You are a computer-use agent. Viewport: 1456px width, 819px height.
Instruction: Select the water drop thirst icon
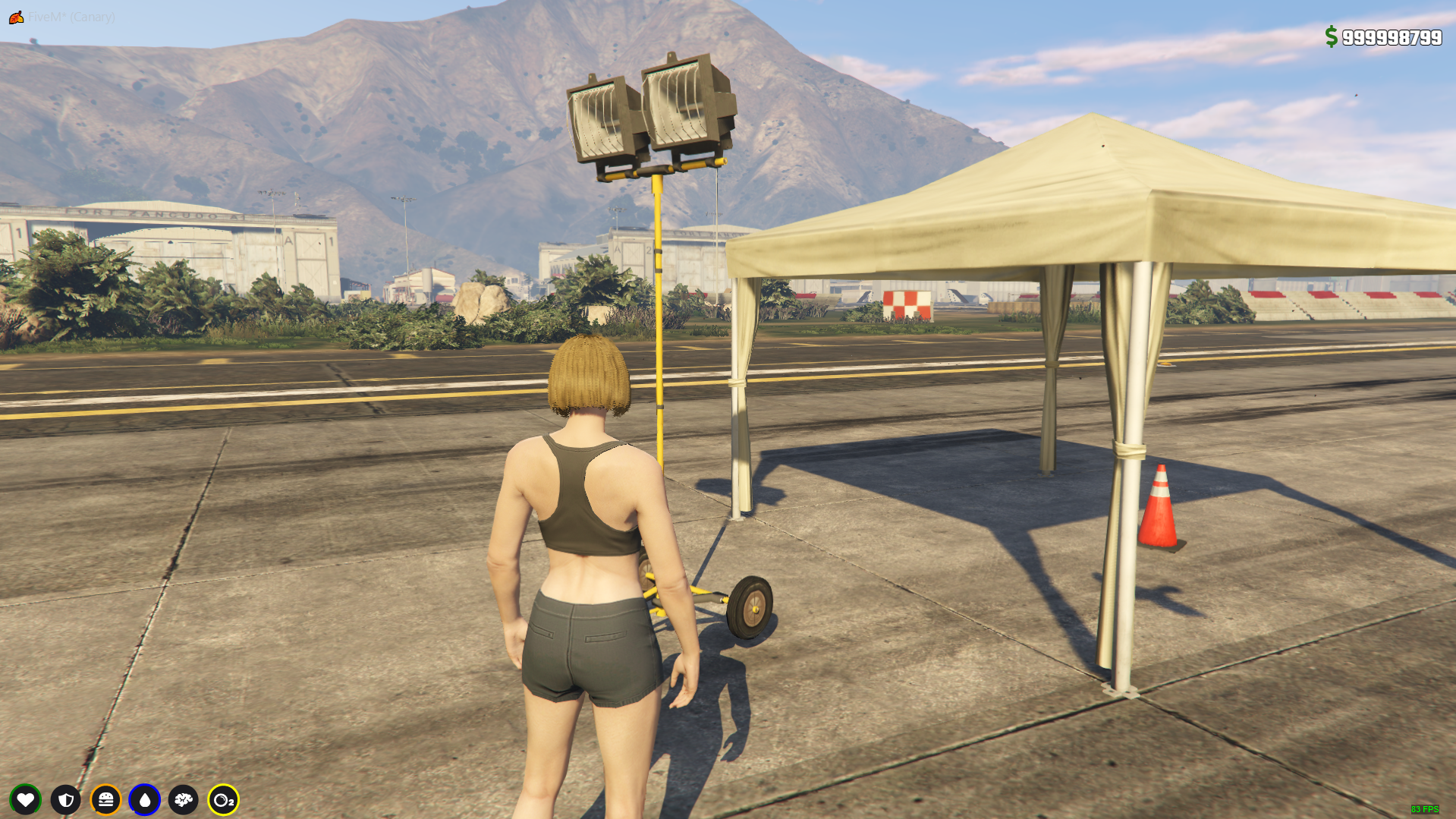point(145,799)
